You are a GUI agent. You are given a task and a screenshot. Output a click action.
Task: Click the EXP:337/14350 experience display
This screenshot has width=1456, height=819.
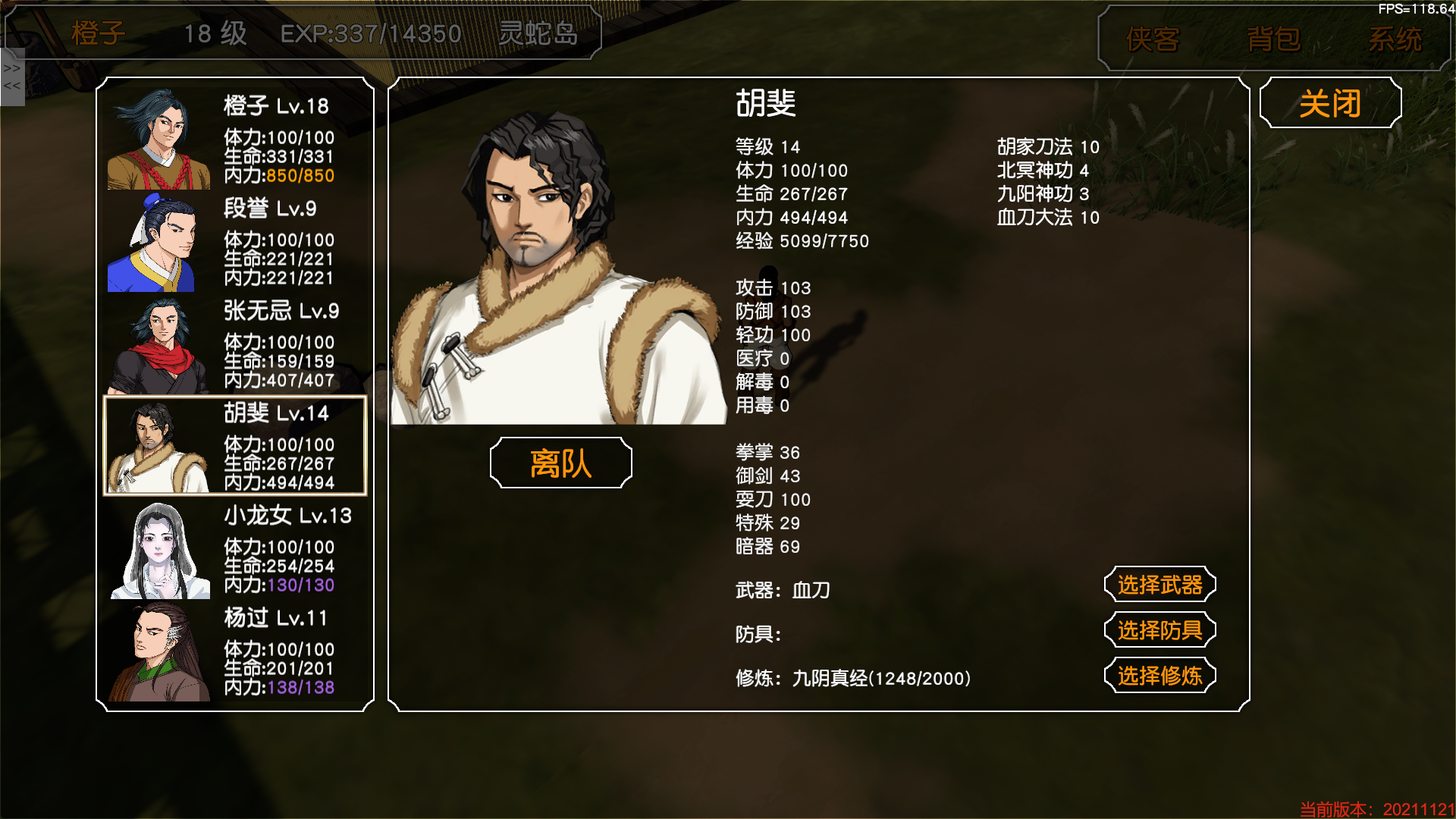370,33
